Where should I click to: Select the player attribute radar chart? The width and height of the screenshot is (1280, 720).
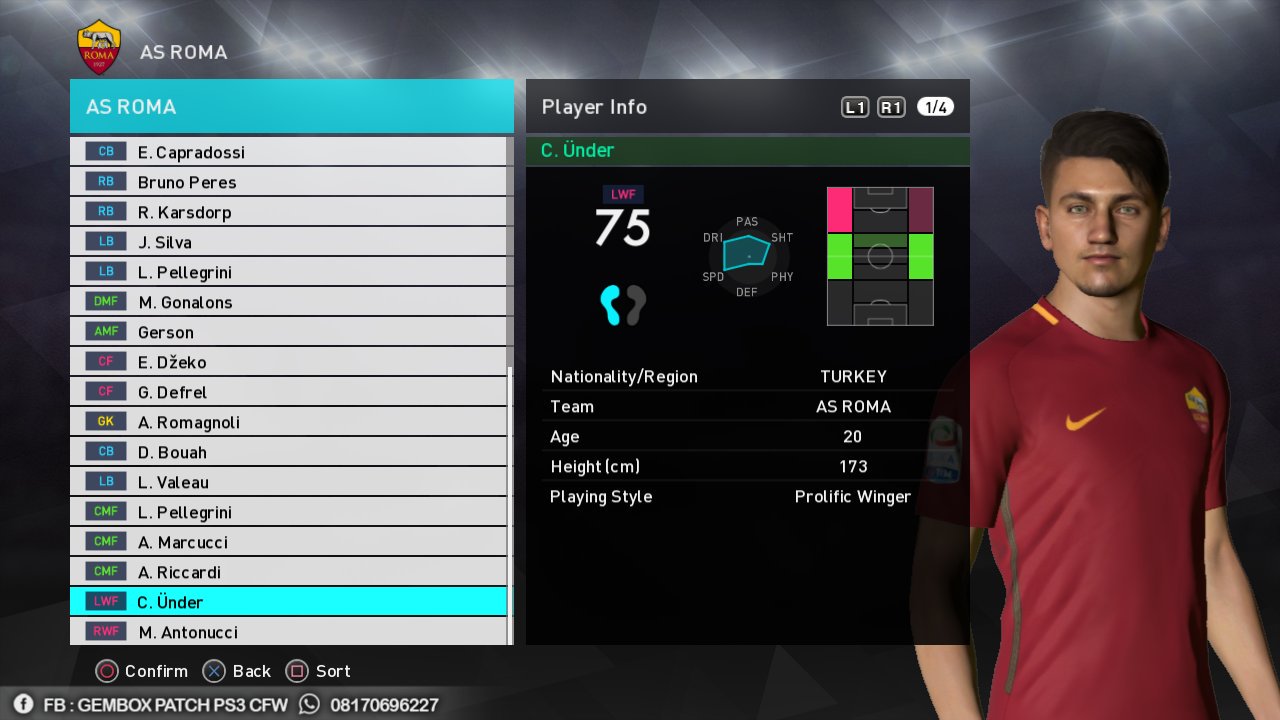click(x=747, y=258)
